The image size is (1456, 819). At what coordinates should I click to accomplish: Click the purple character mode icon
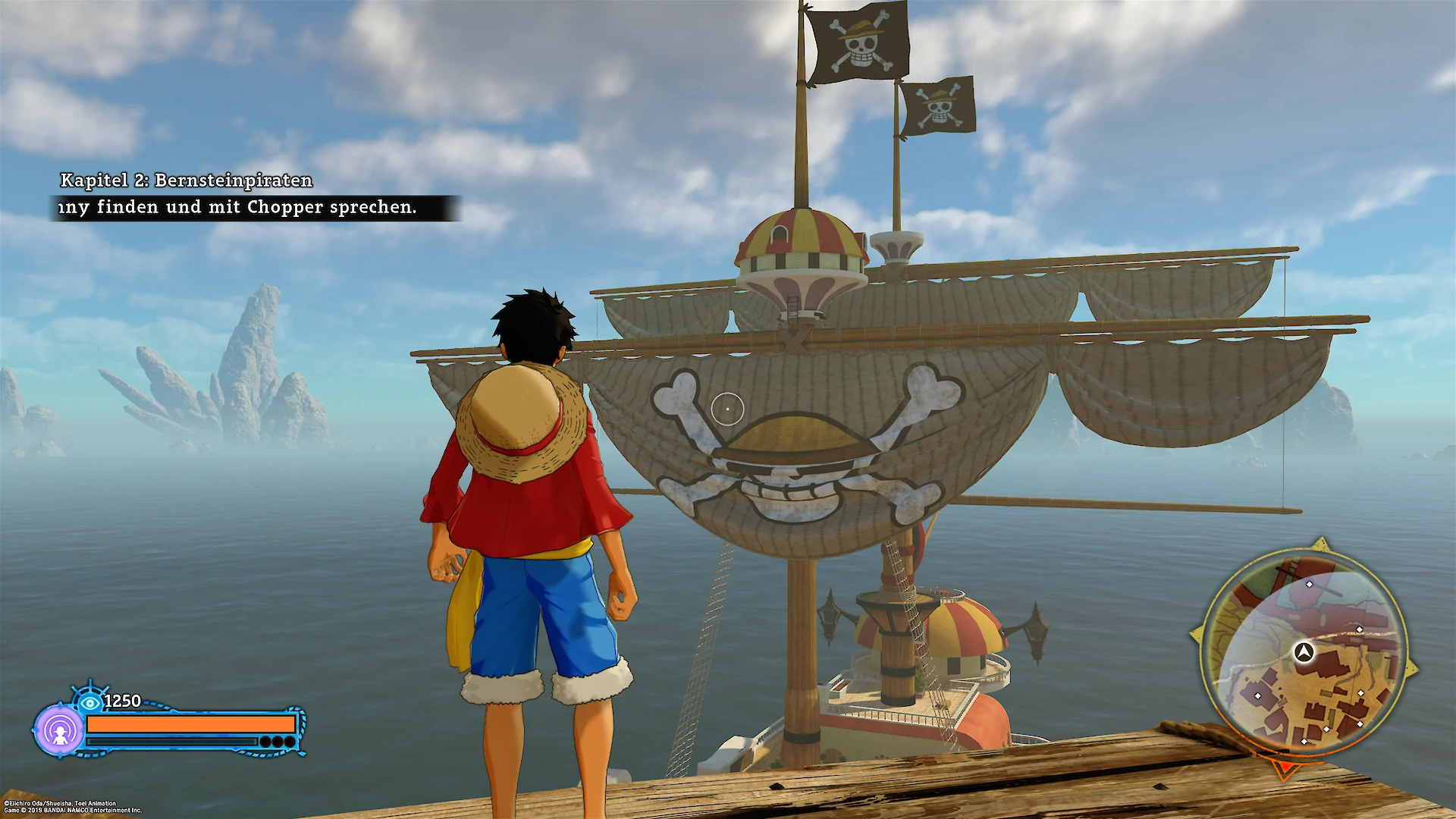tap(59, 730)
